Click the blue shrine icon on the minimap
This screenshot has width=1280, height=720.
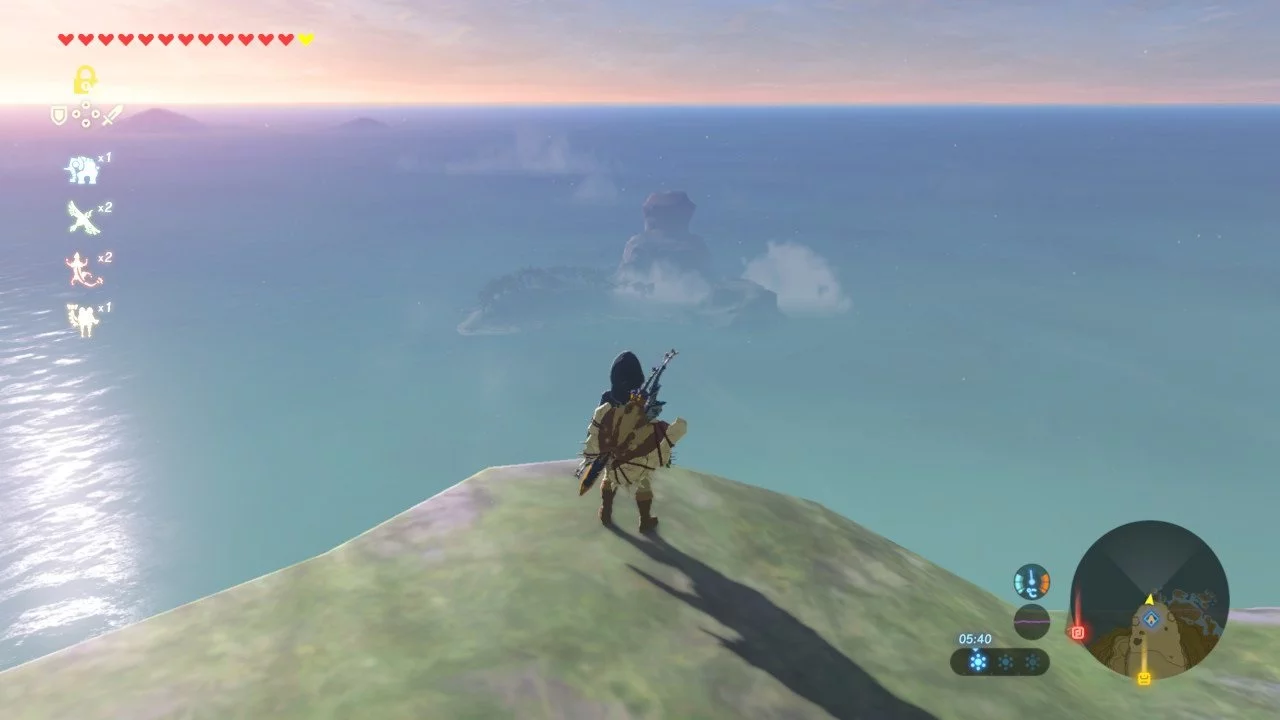(1151, 618)
